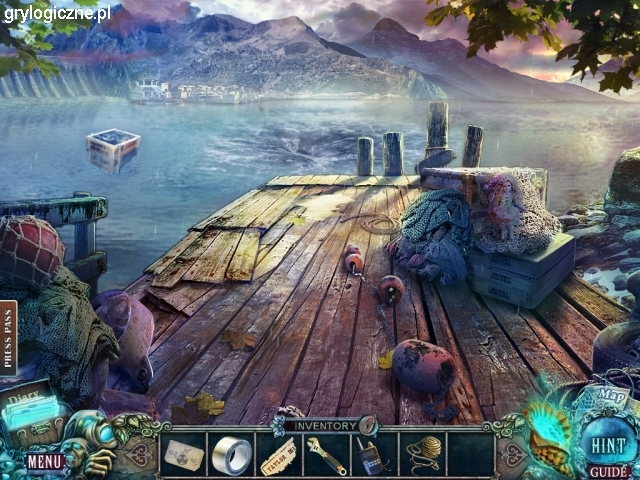This screenshot has width=640, height=480.
Task: Click the Press Pass side tab
Action: pyautogui.click(x=9, y=338)
